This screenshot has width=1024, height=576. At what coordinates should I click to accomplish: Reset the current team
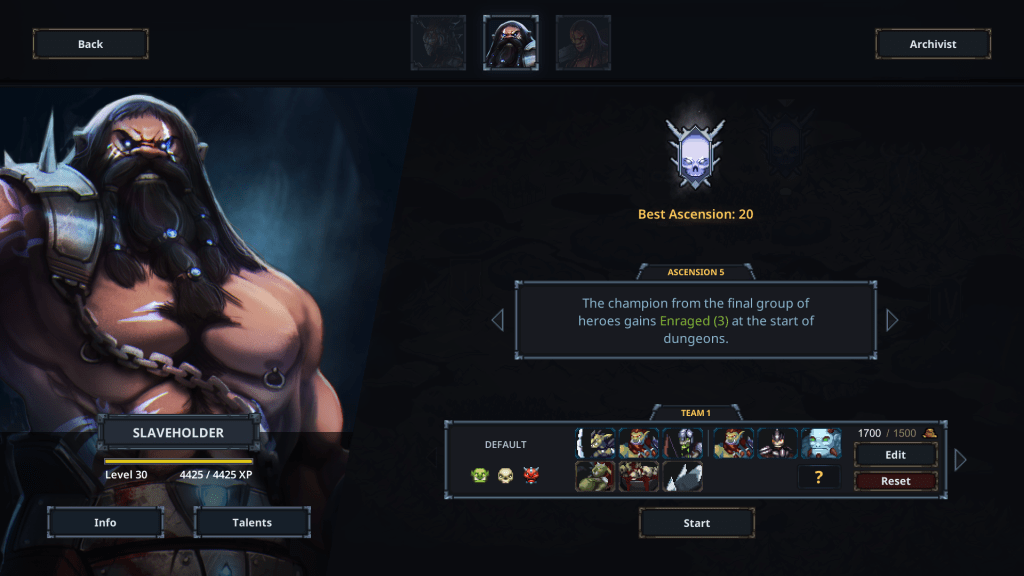[895, 481]
